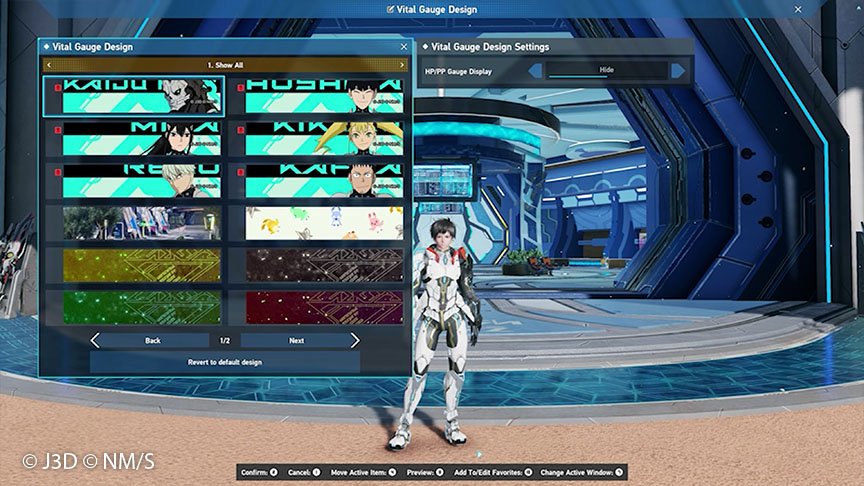Close the Vital Gauge Design list panel
The image size is (864, 486).
404,46
